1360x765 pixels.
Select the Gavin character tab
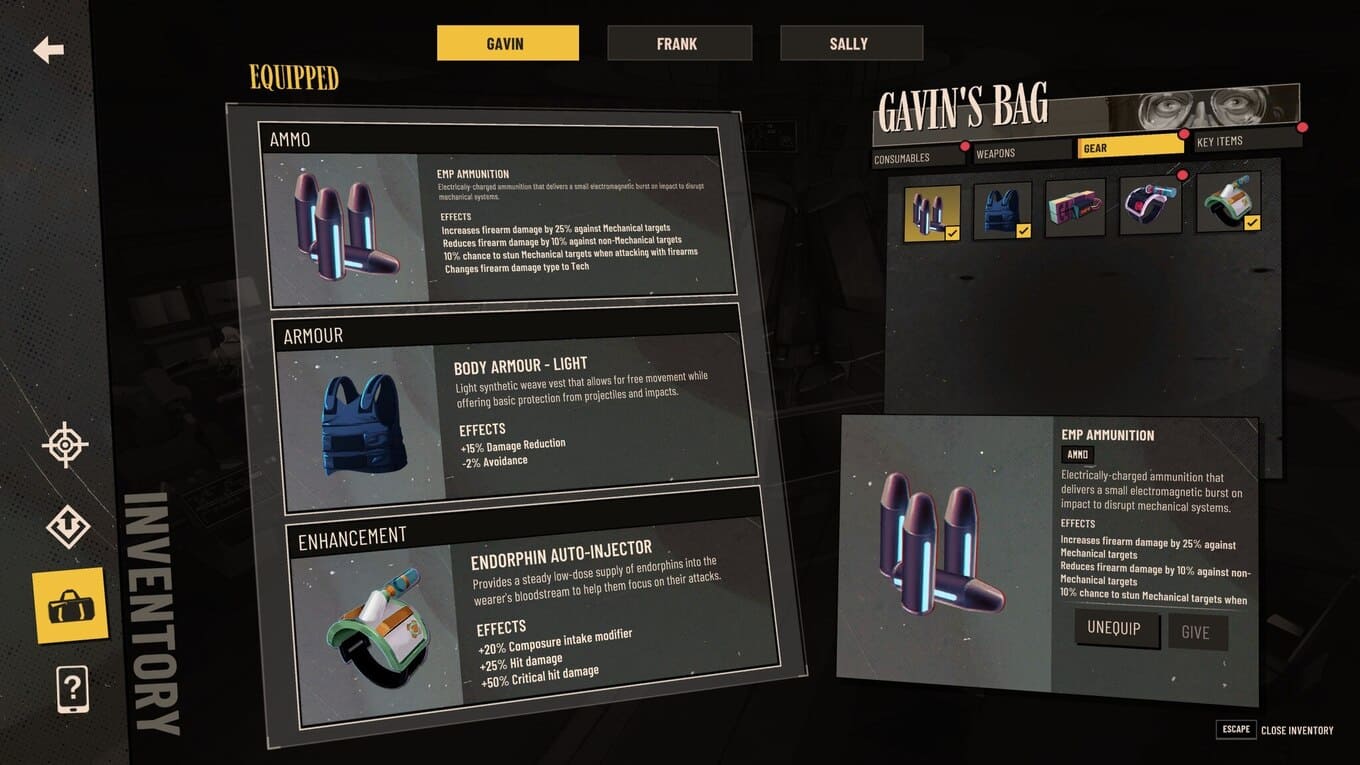507,43
